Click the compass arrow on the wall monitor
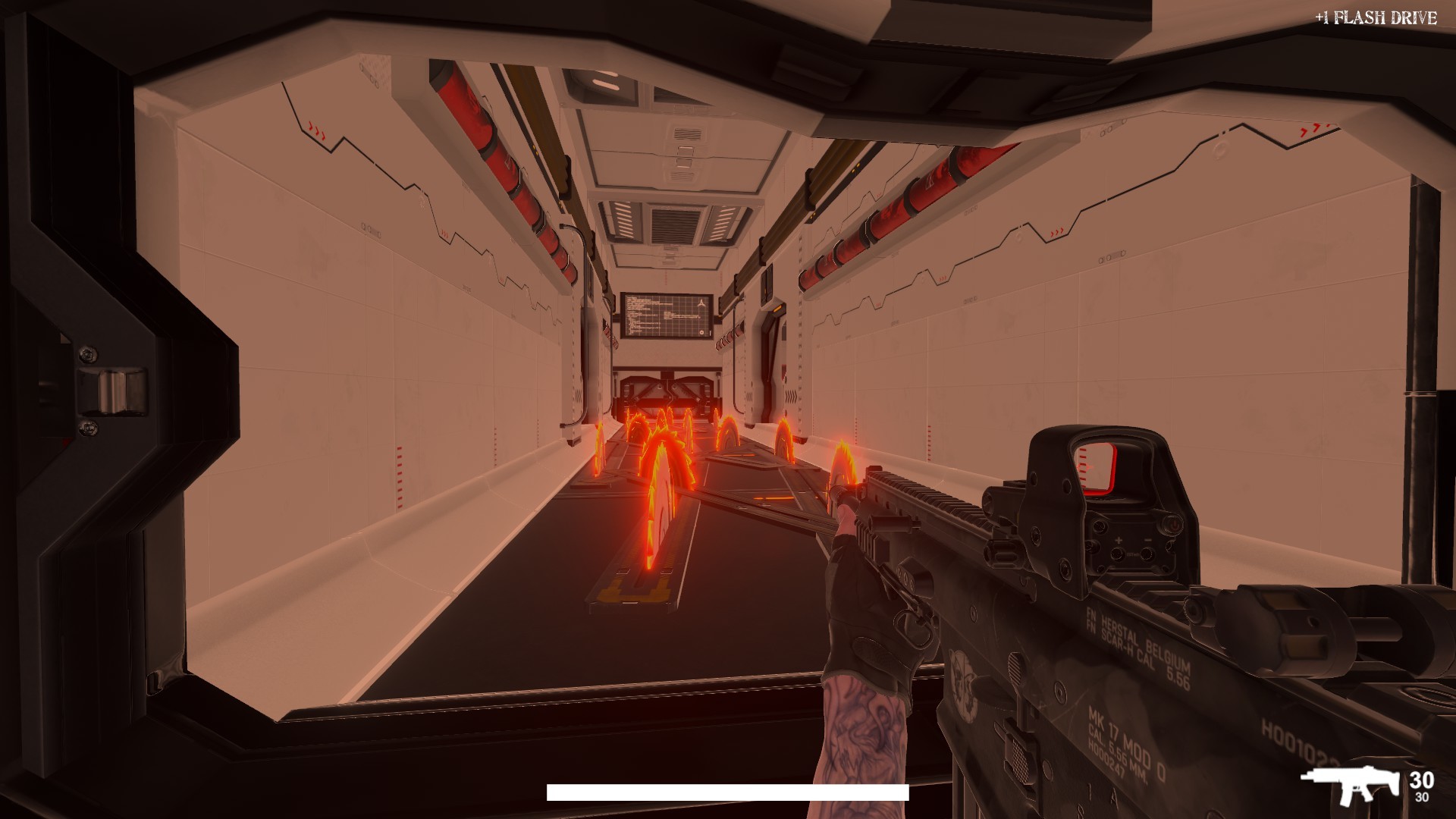Image resolution: width=1456 pixels, height=819 pixels. click(701, 304)
